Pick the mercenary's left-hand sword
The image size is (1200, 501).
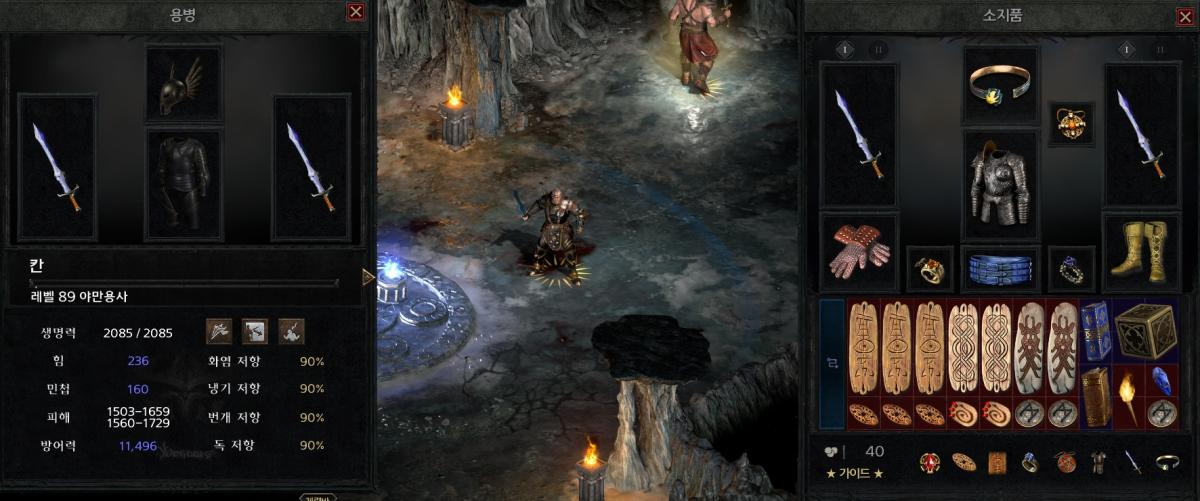[56, 167]
